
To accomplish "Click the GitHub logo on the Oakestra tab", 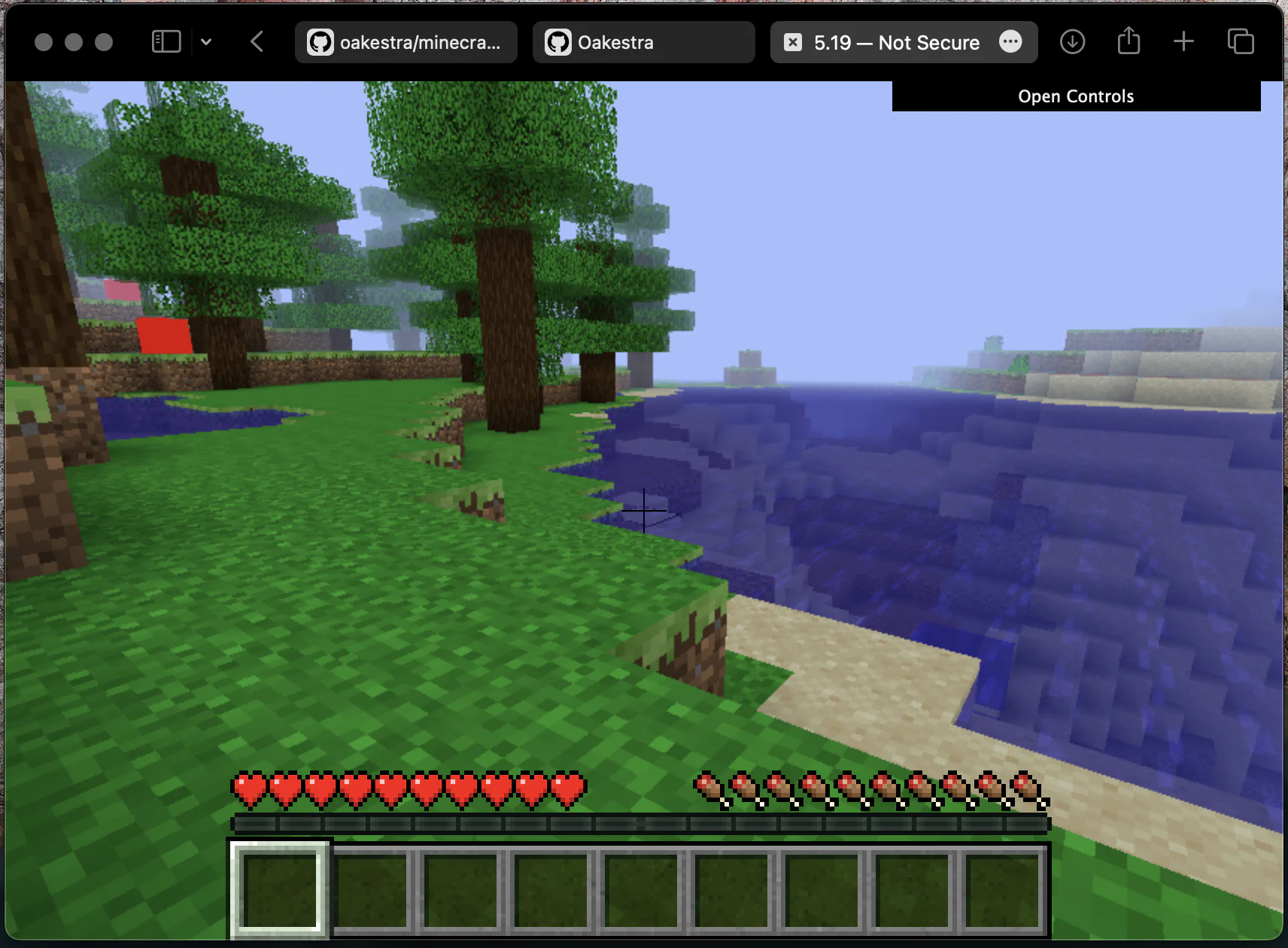I will [558, 42].
